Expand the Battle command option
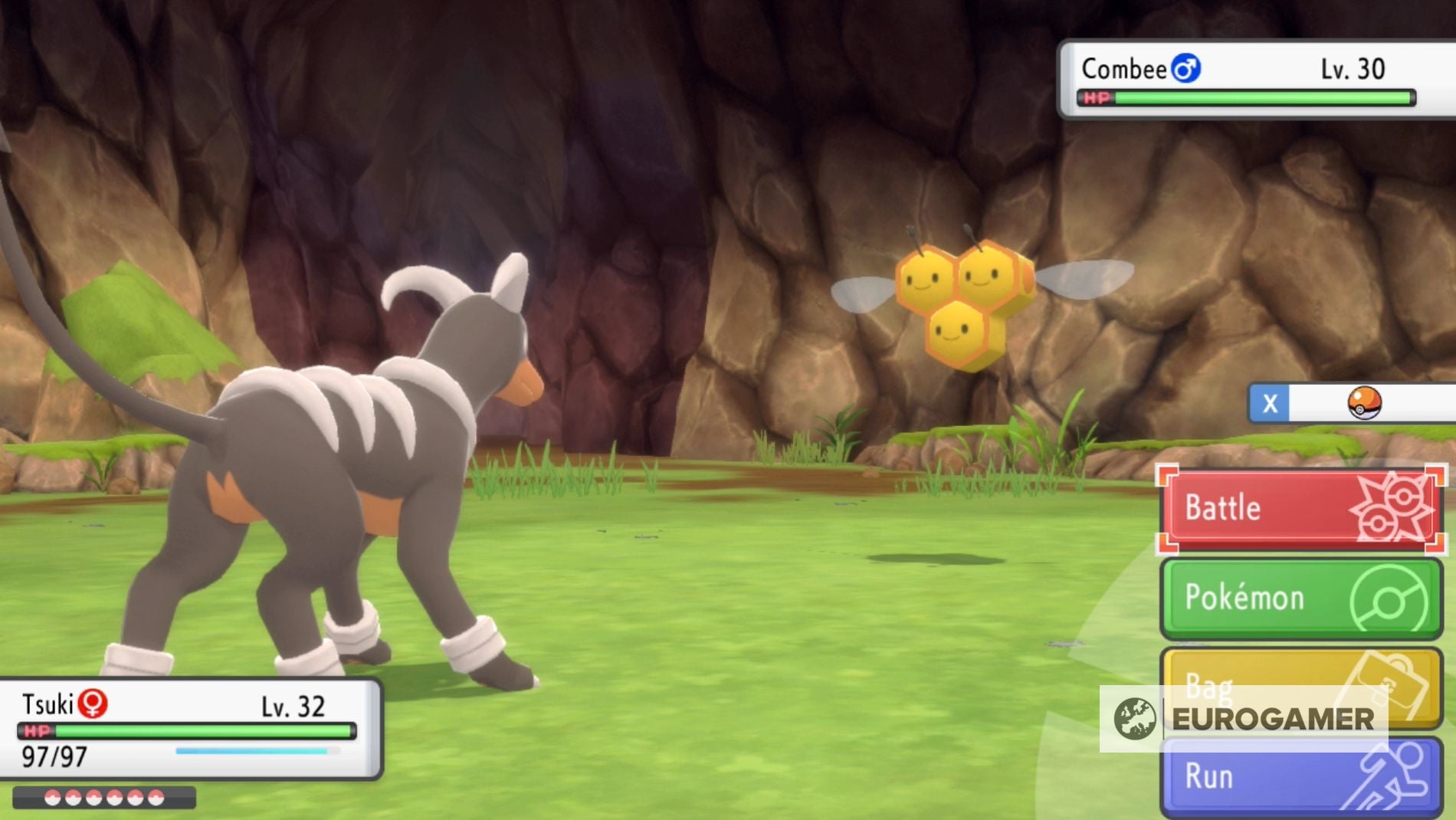The height and width of the screenshot is (820, 1456). click(1303, 506)
